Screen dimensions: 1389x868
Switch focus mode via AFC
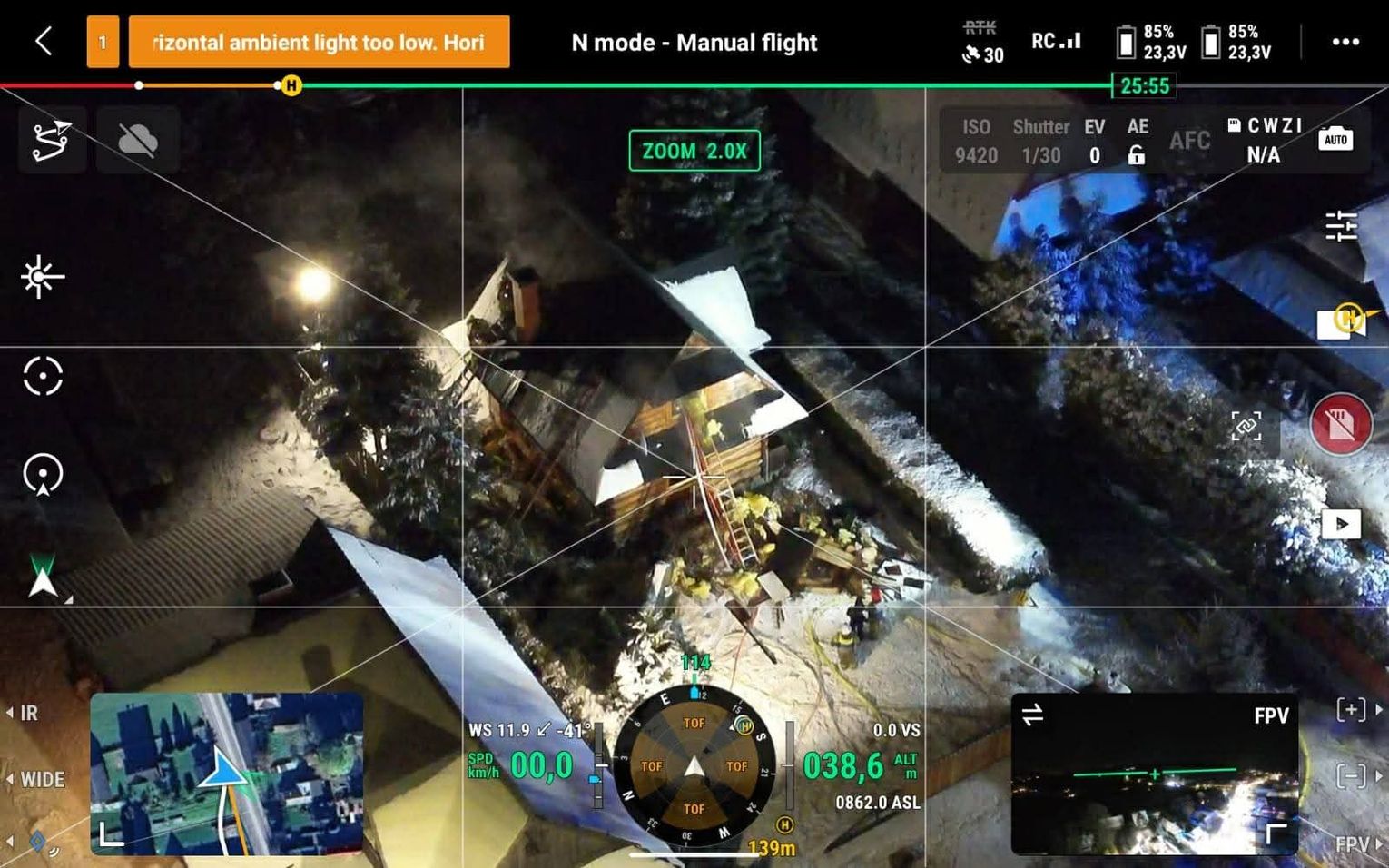tap(1189, 141)
